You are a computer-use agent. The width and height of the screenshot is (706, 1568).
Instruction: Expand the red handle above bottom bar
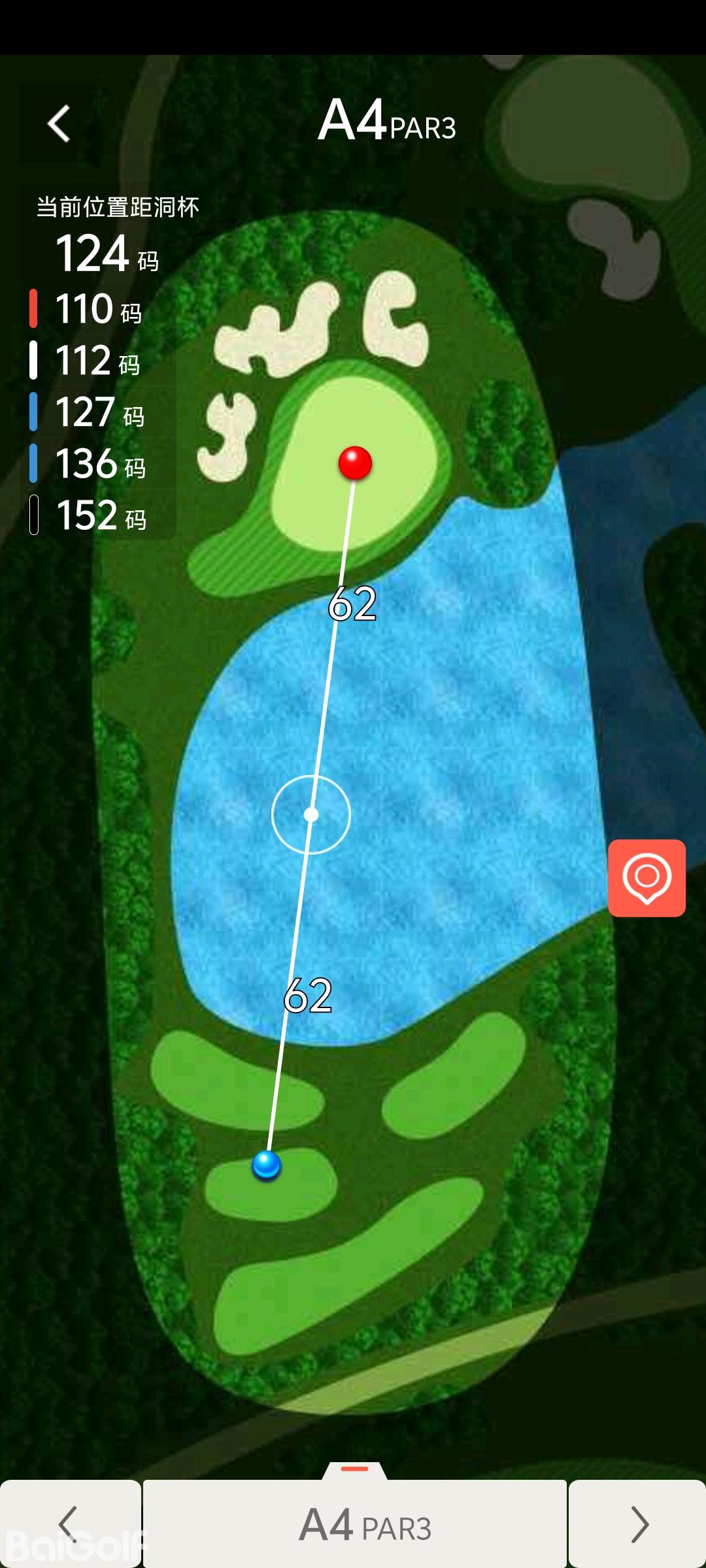click(355, 1469)
